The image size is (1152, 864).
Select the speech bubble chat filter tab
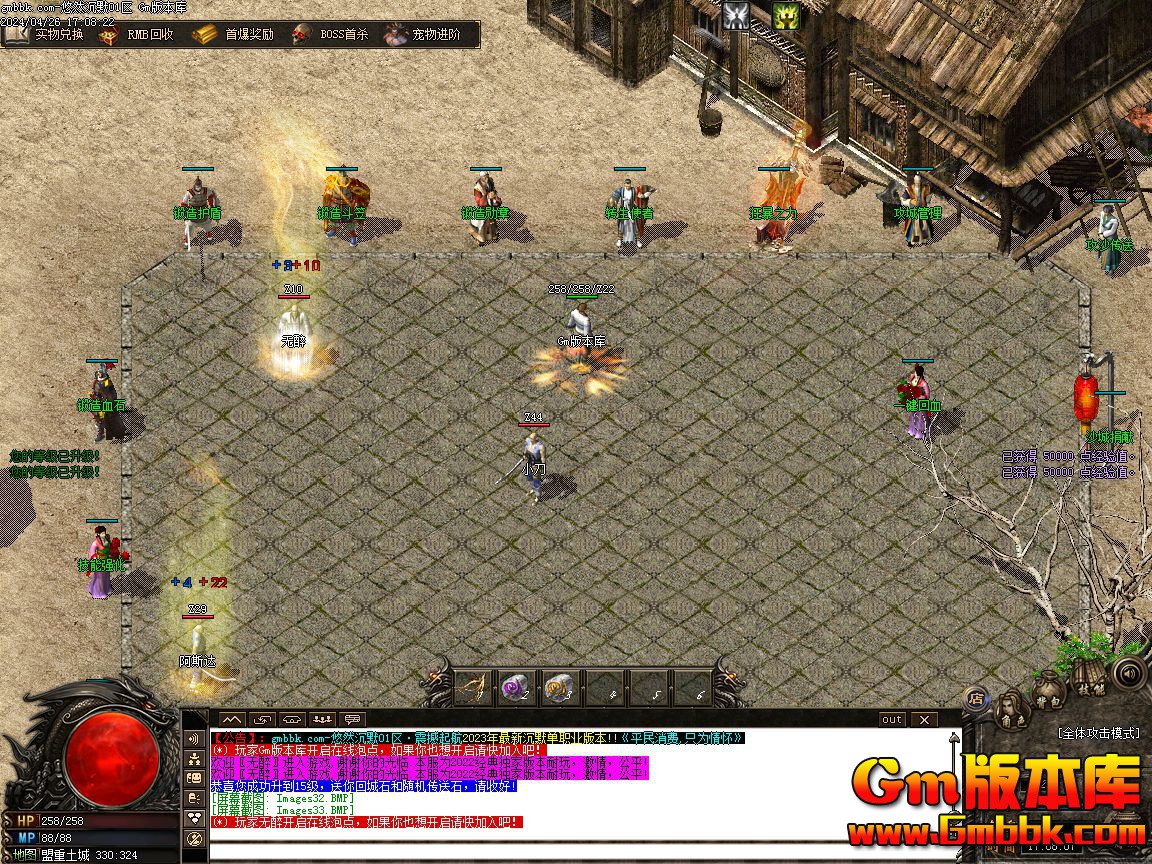[352, 719]
